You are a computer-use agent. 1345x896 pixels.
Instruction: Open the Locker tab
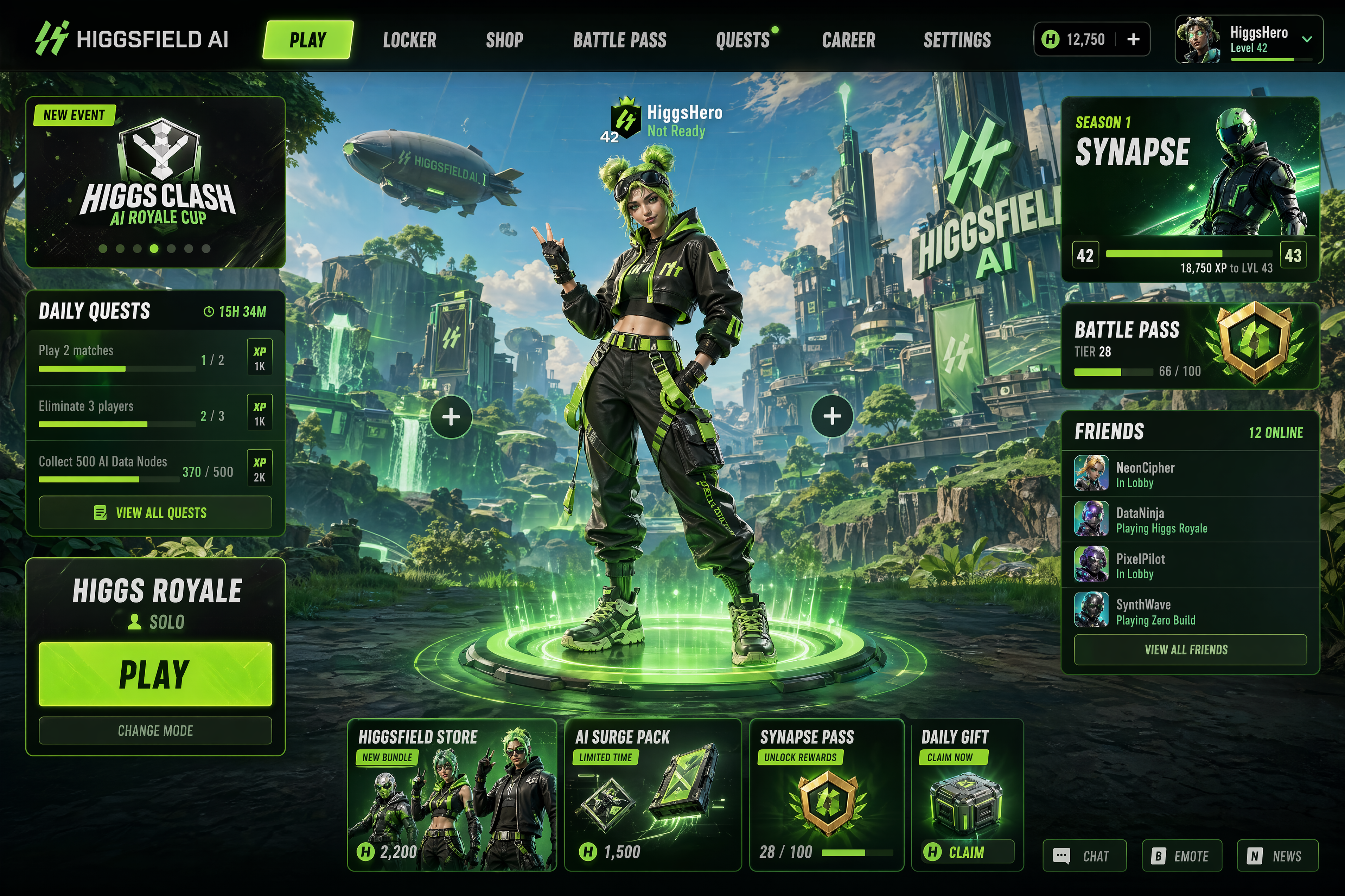click(x=409, y=40)
